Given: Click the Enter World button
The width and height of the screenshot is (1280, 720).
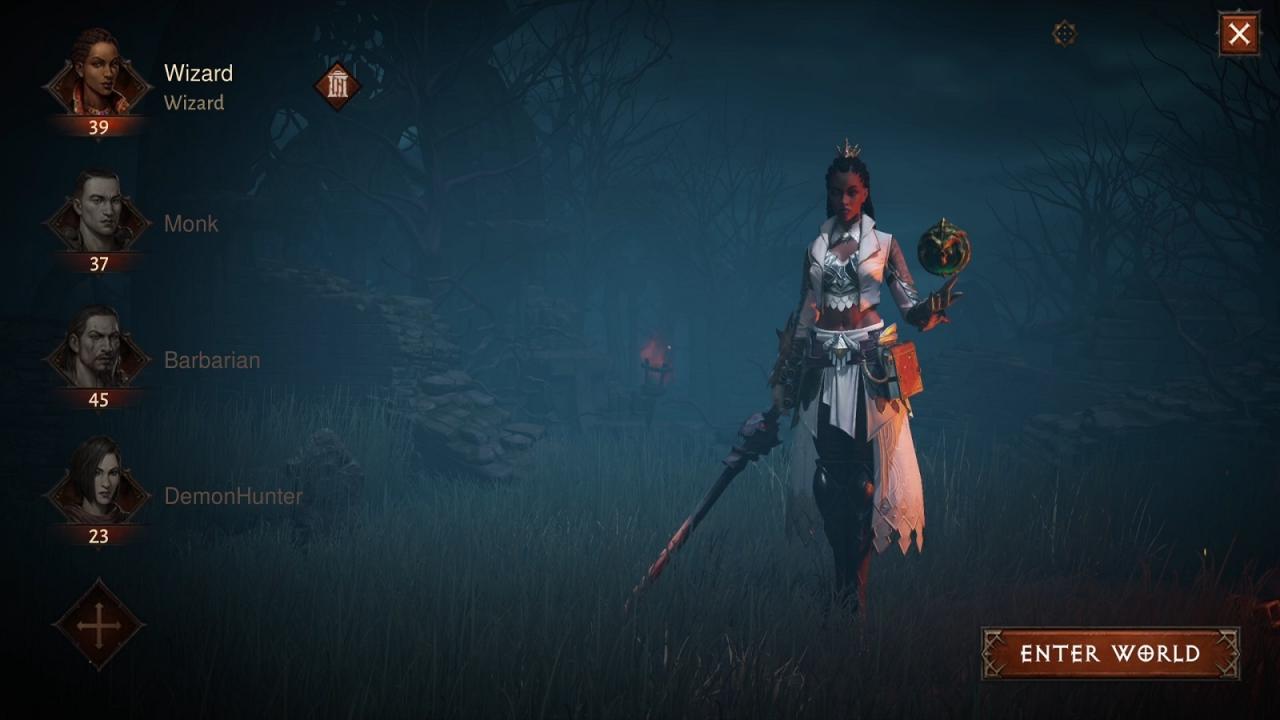Looking at the screenshot, I should click(1110, 654).
